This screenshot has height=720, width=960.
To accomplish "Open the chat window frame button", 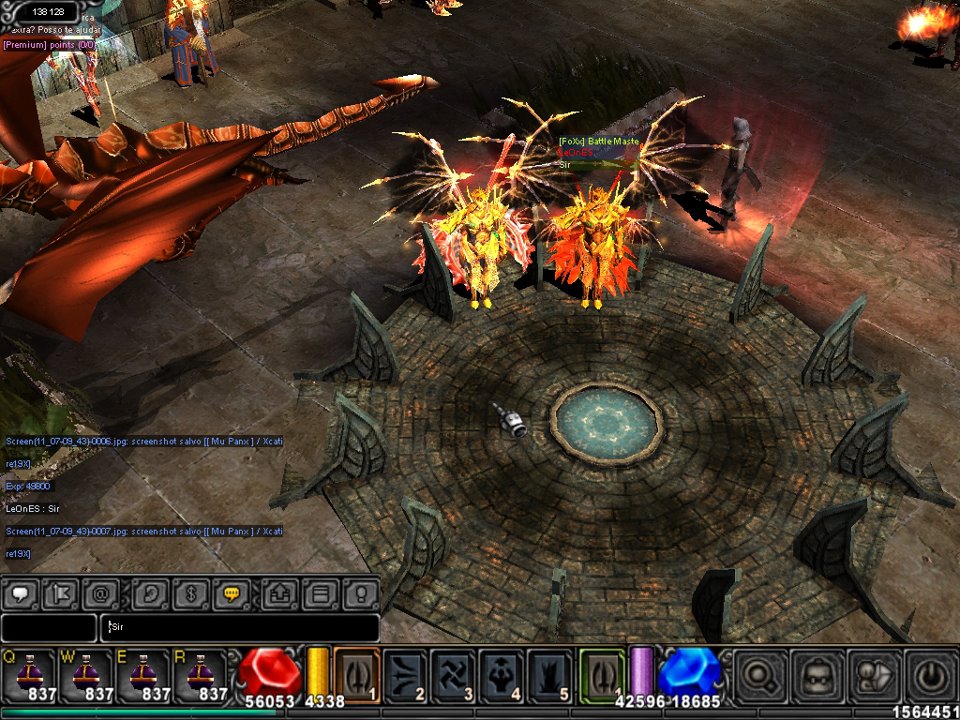I will 321,594.
